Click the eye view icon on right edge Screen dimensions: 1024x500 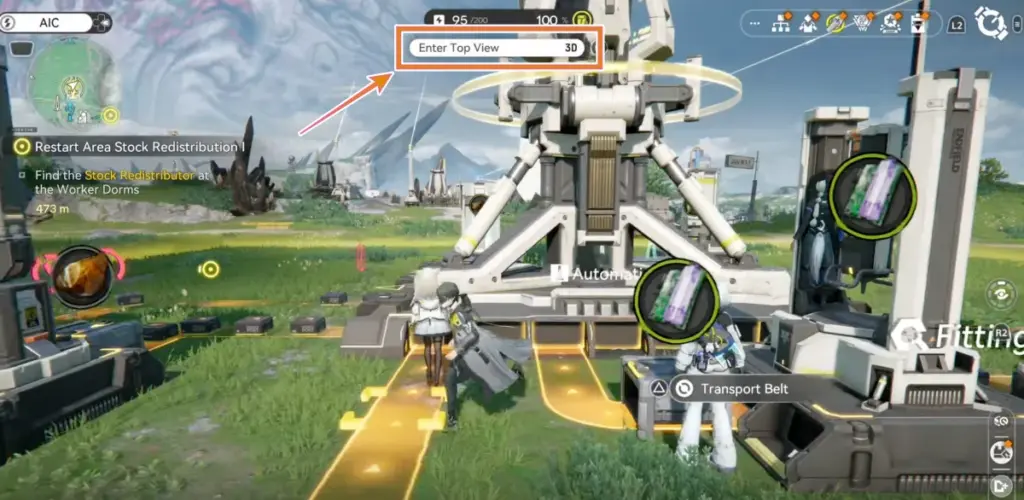pyautogui.click(x=999, y=293)
